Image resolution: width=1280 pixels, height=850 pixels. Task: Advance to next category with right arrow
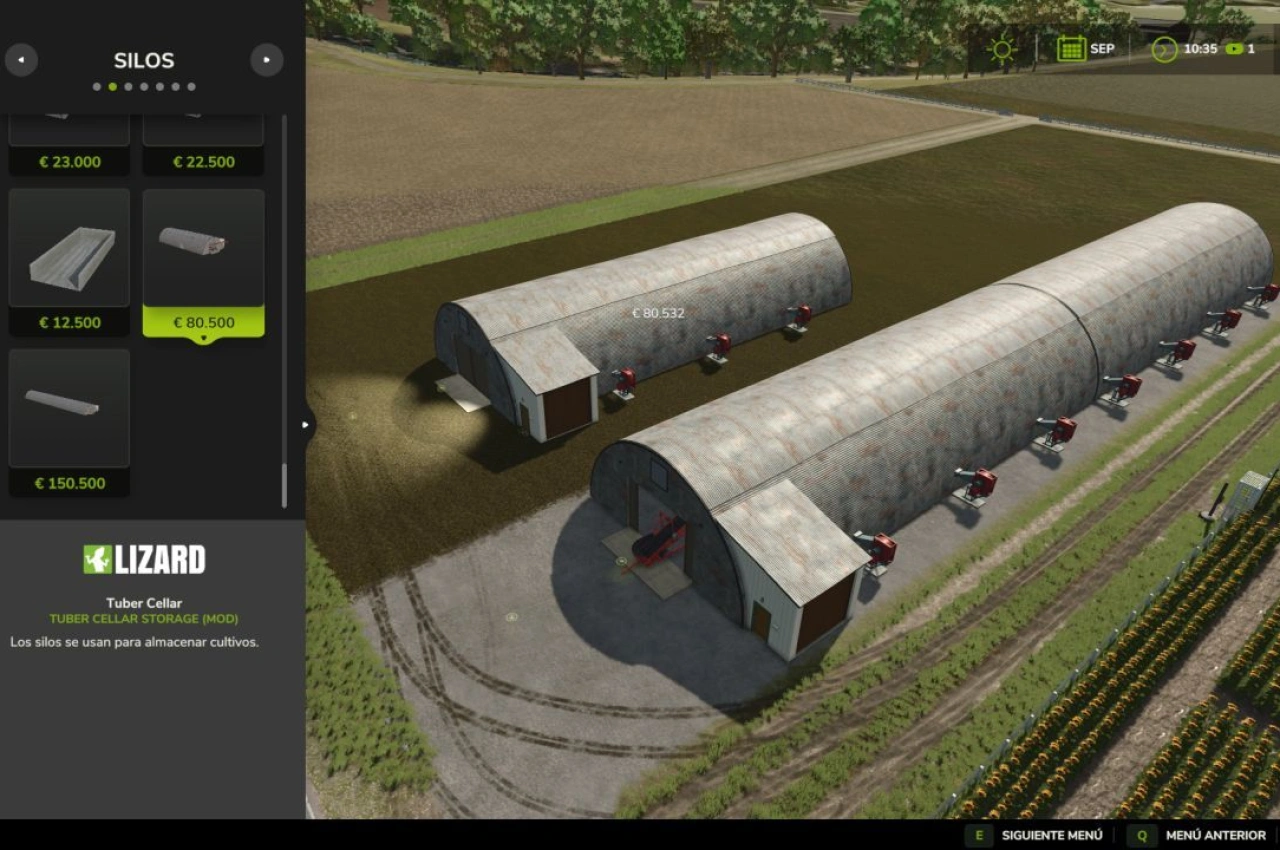[x=266, y=60]
